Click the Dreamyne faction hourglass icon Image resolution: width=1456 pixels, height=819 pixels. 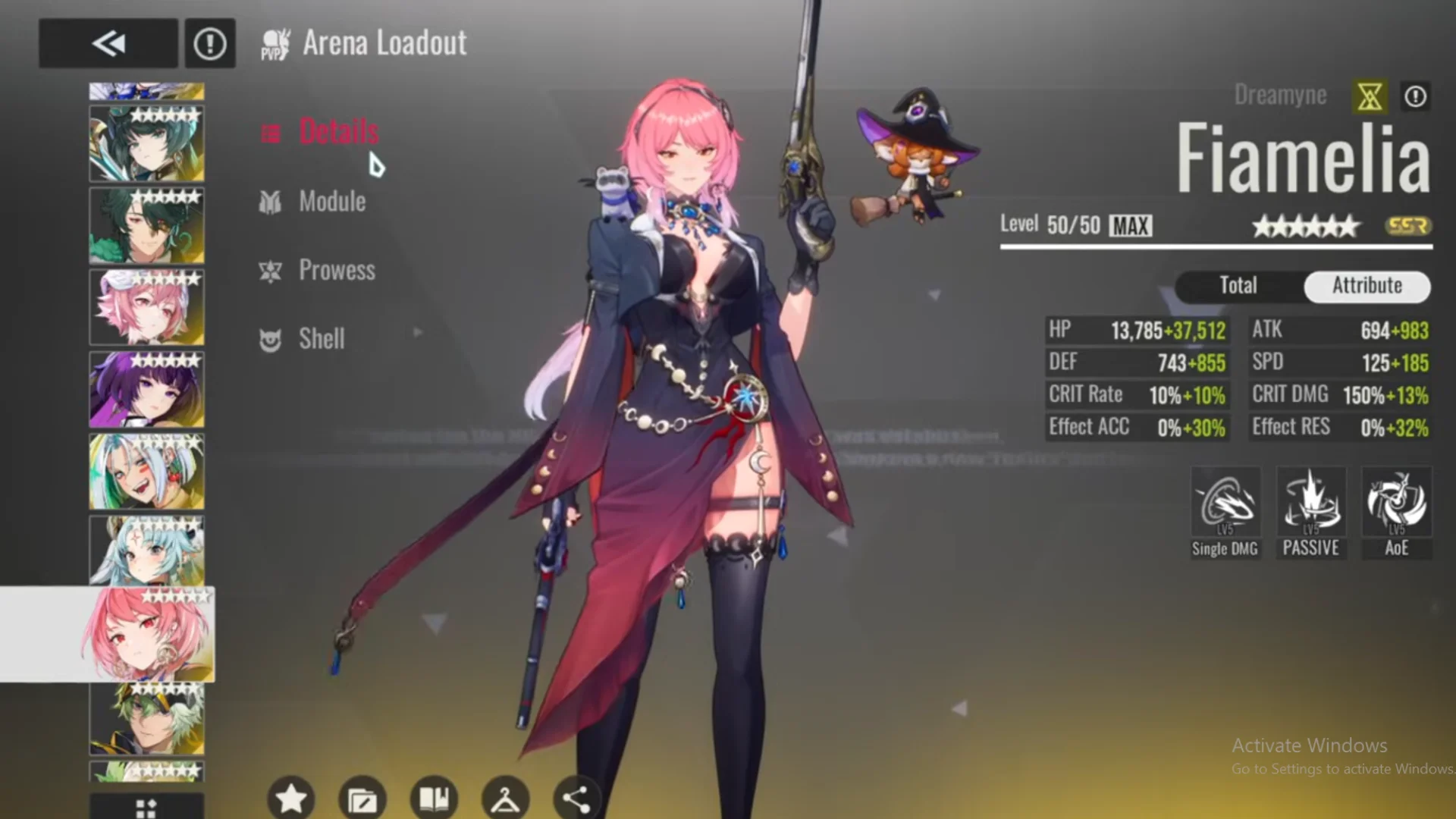click(x=1370, y=96)
